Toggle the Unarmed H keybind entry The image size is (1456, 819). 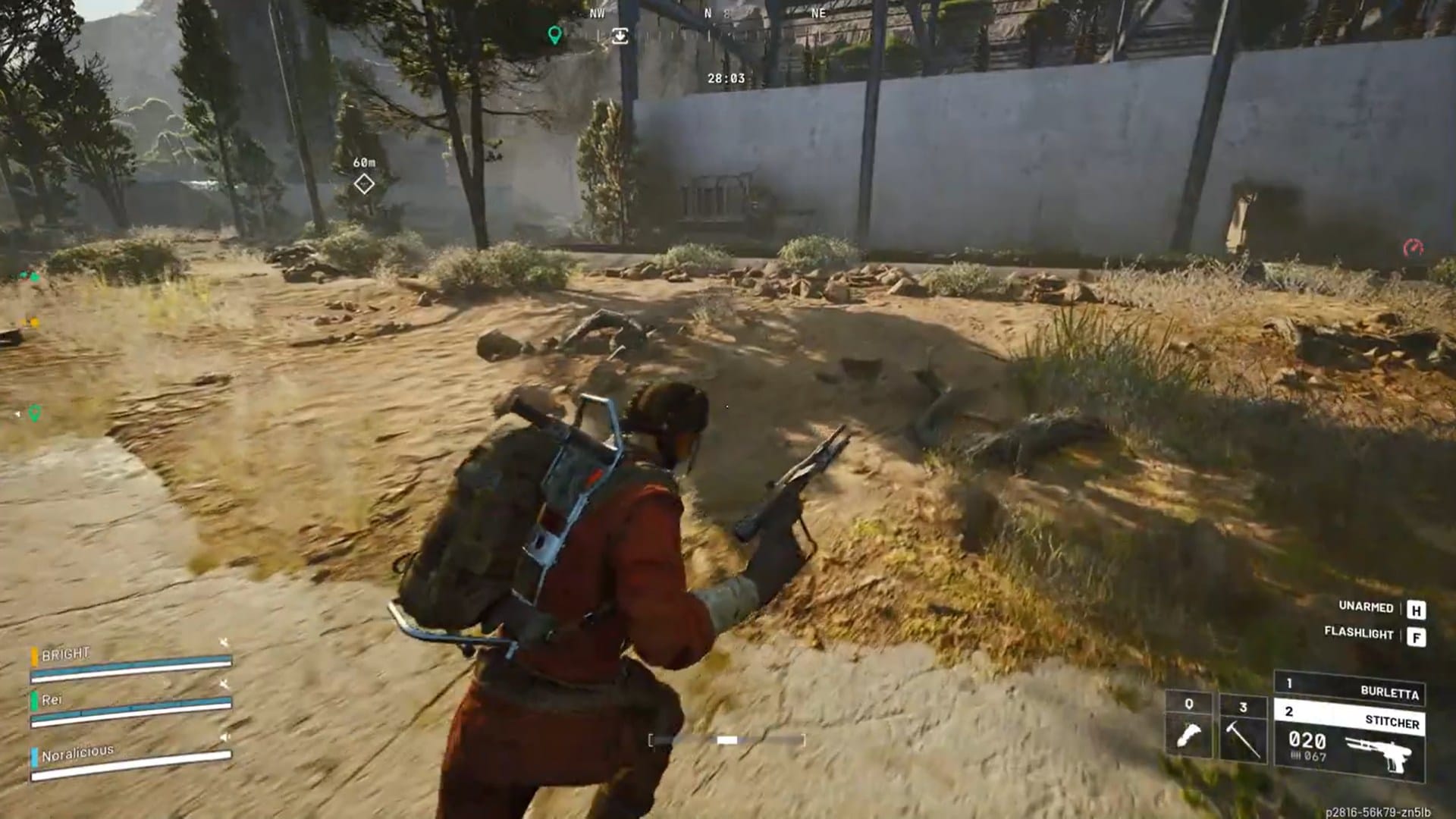click(1417, 607)
